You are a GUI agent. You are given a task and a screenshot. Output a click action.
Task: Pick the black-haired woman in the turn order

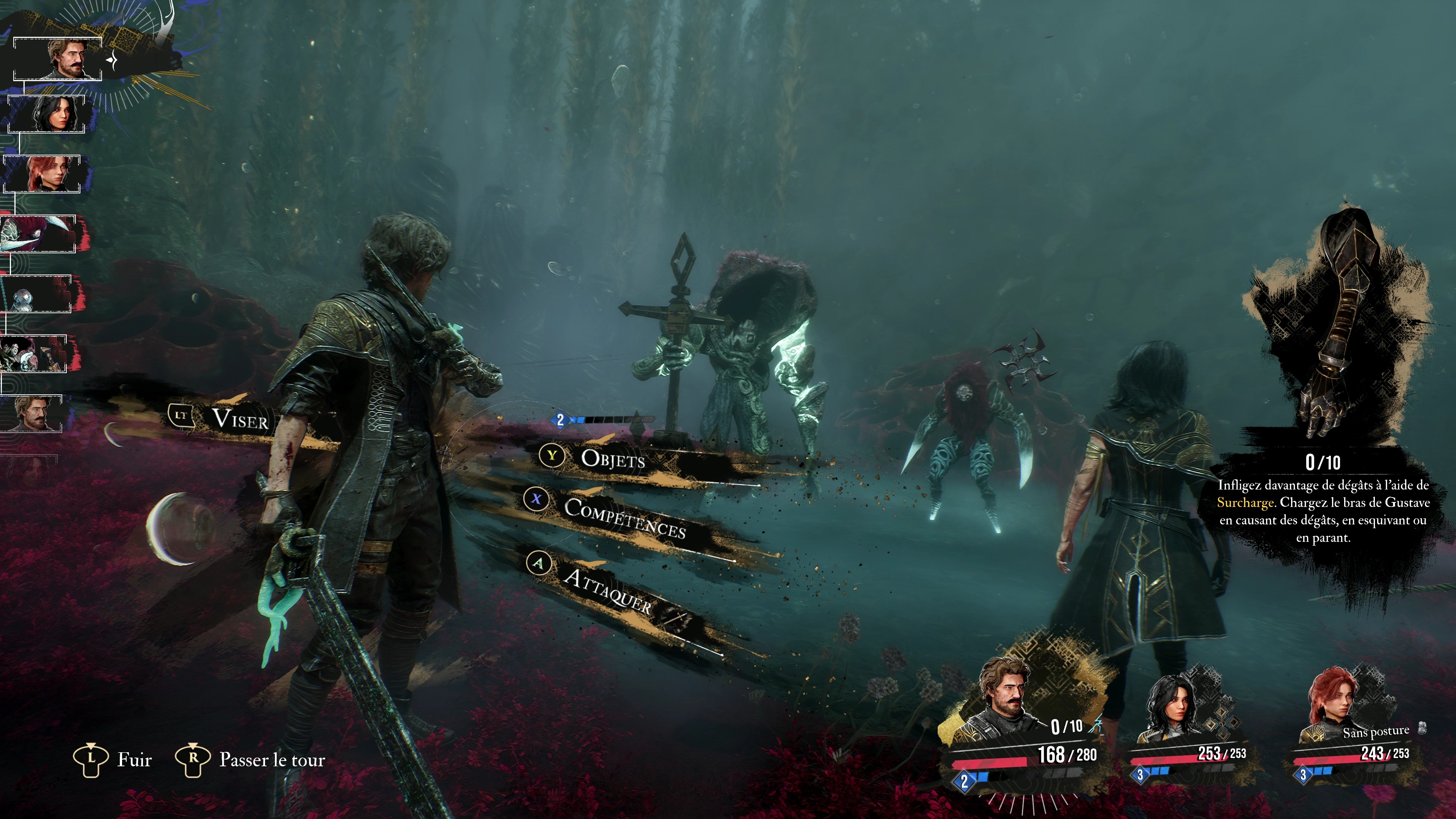coord(46,114)
